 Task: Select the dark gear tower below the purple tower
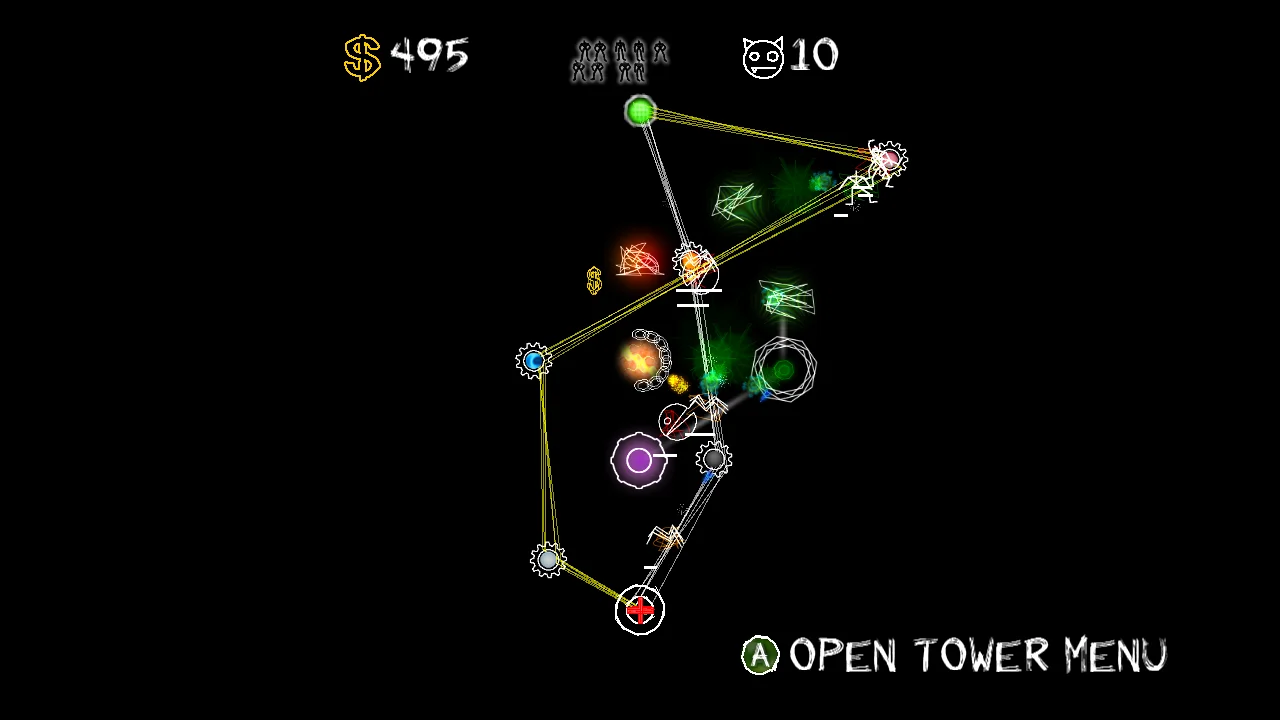click(x=714, y=458)
